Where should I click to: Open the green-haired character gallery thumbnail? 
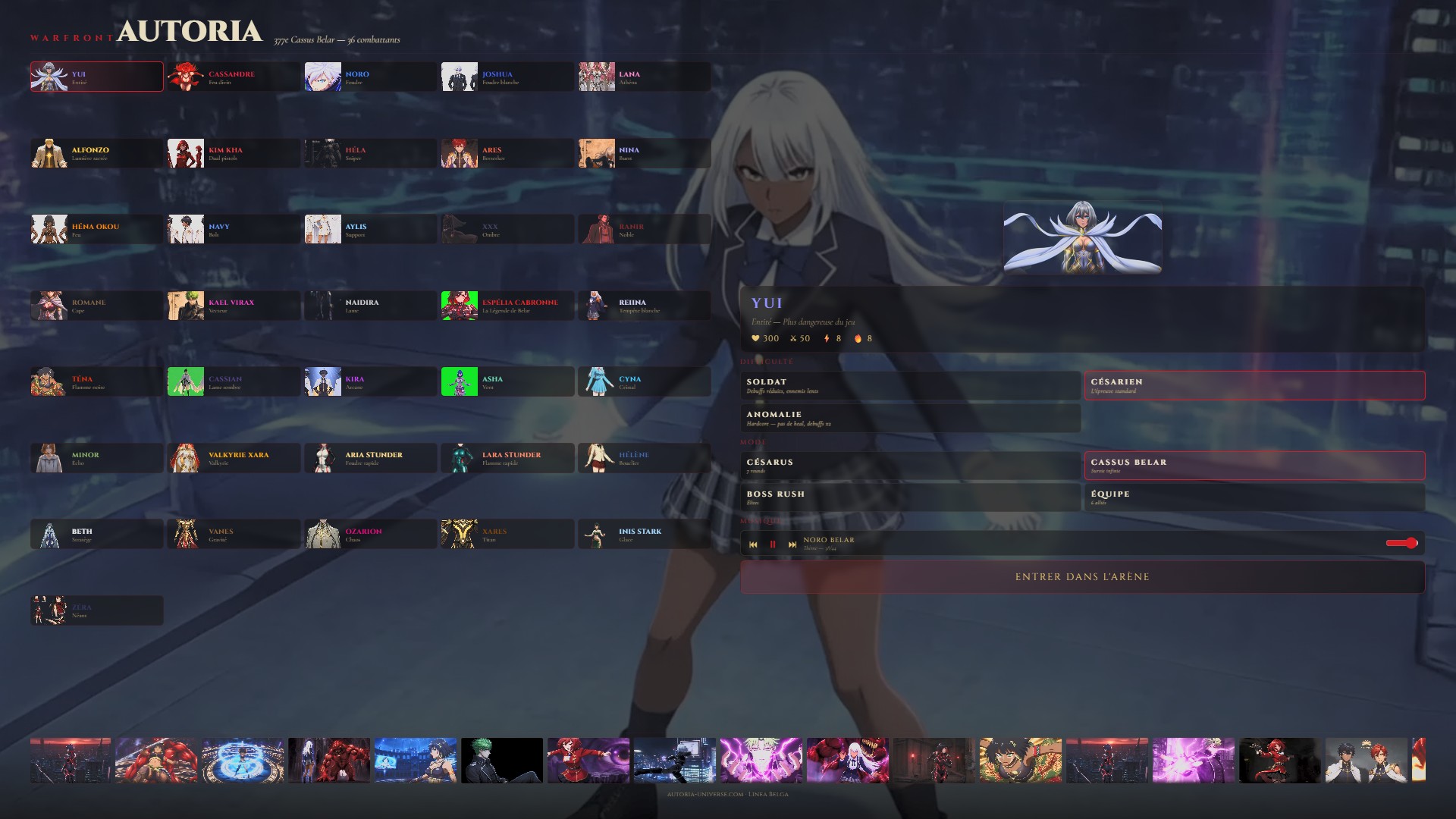pos(502,760)
